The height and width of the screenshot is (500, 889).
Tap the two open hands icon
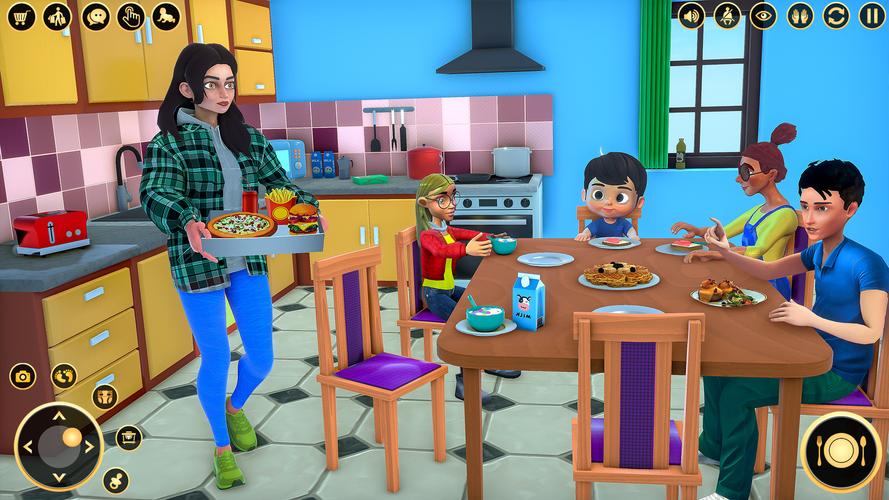[x=800, y=16]
